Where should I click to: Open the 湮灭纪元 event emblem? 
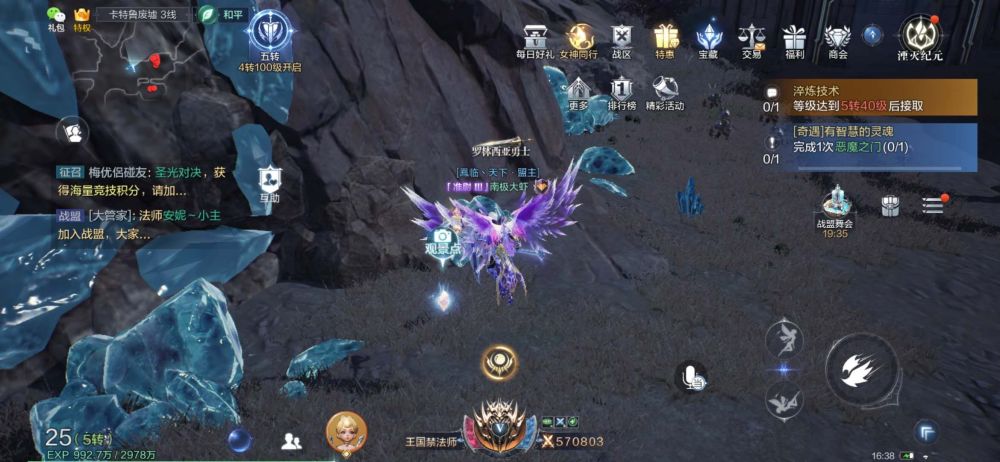click(x=919, y=36)
